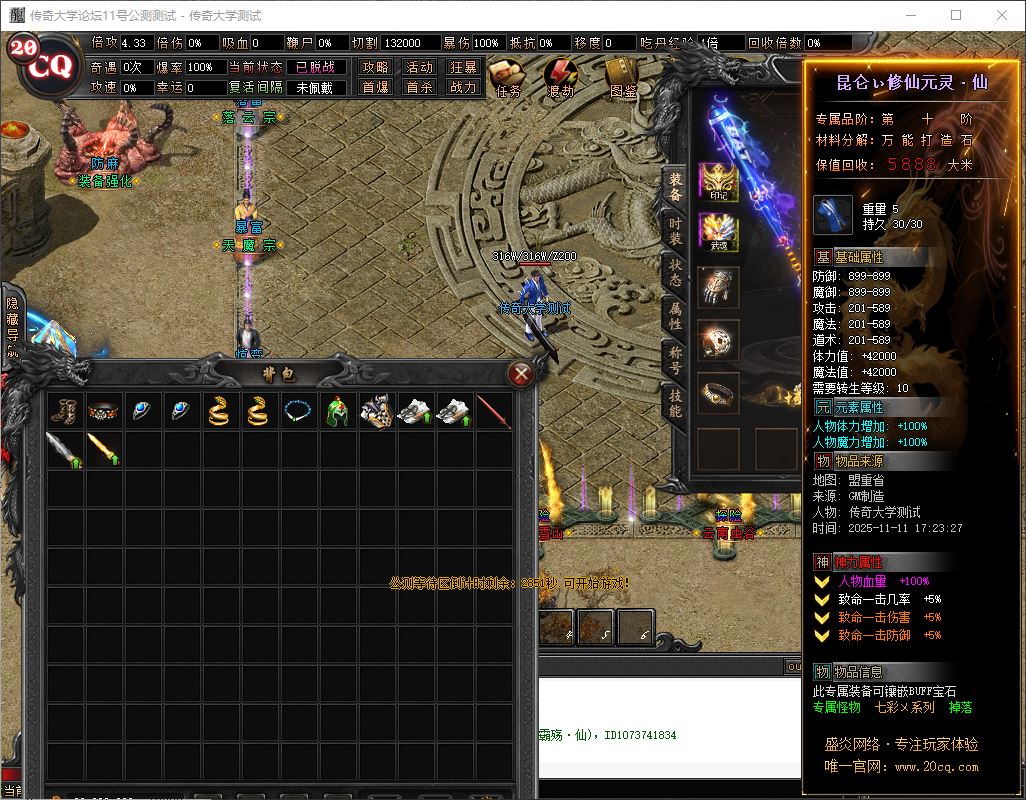Open the 属性 attributes tab

[675, 316]
